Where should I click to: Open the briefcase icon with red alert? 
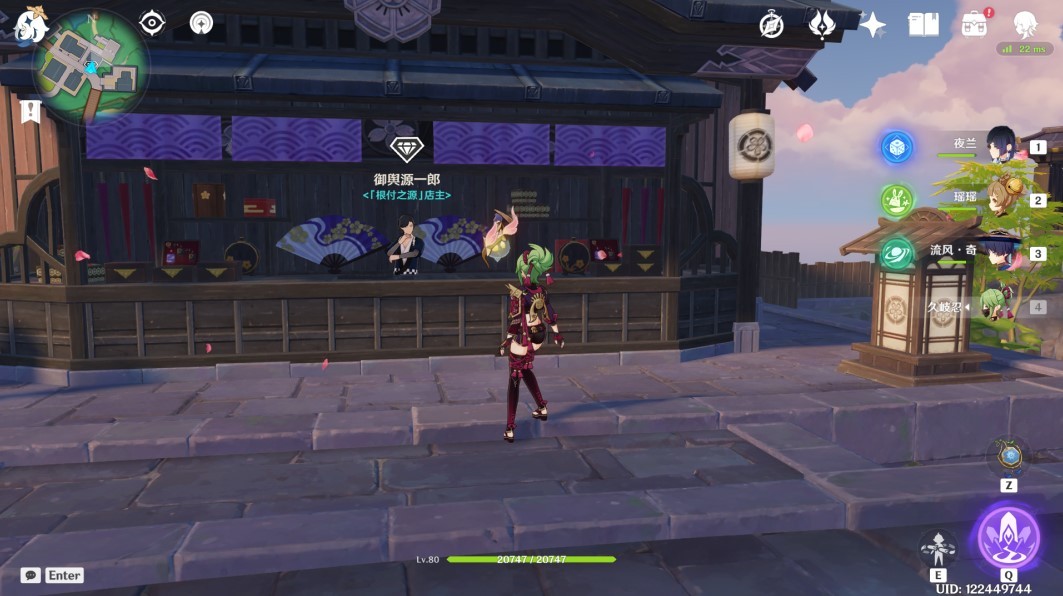[x=975, y=24]
